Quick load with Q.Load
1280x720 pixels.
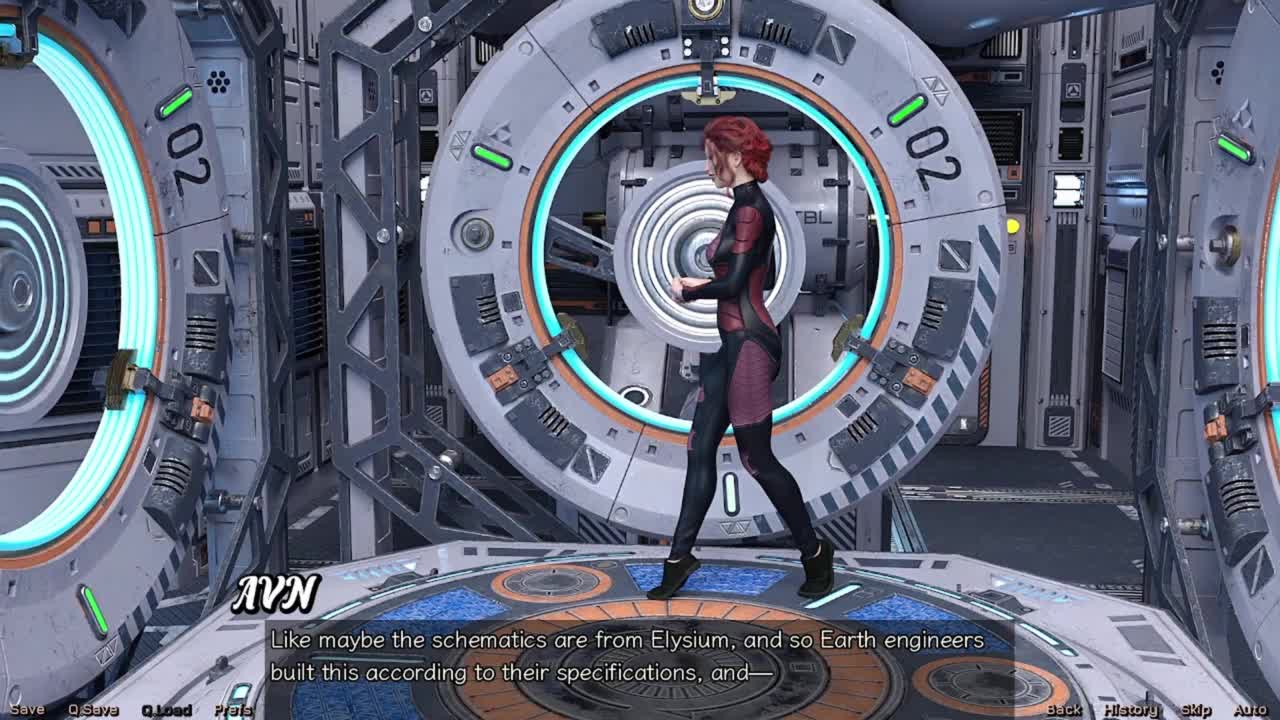coord(166,710)
